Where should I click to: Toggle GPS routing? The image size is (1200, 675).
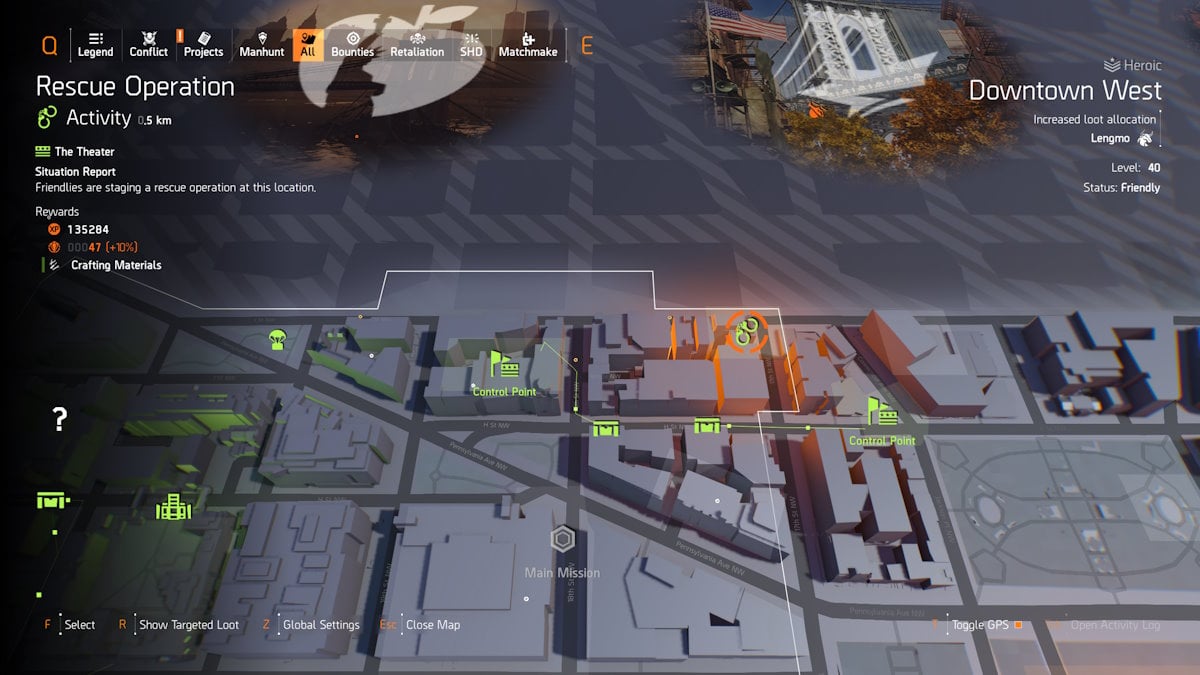click(980, 625)
